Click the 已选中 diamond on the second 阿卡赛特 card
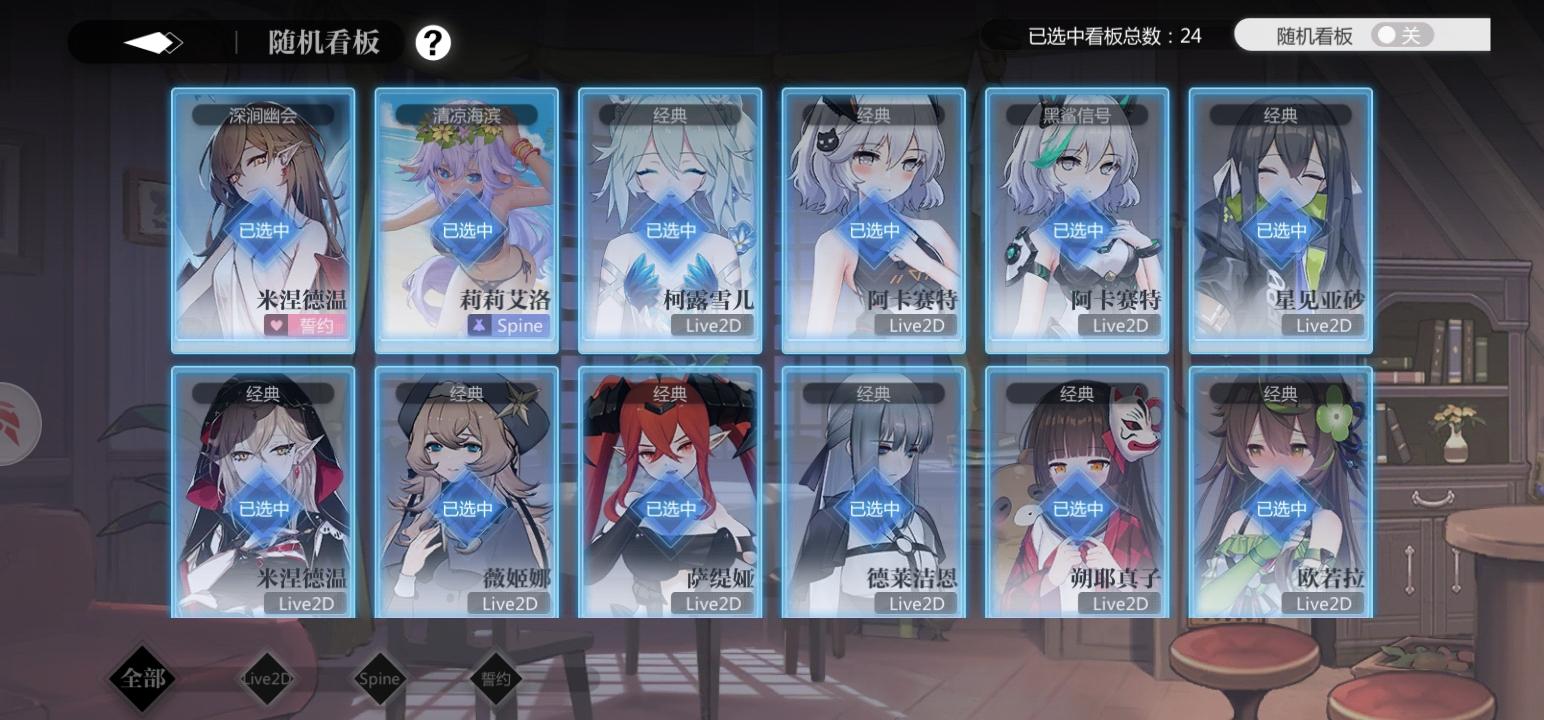 point(1077,229)
